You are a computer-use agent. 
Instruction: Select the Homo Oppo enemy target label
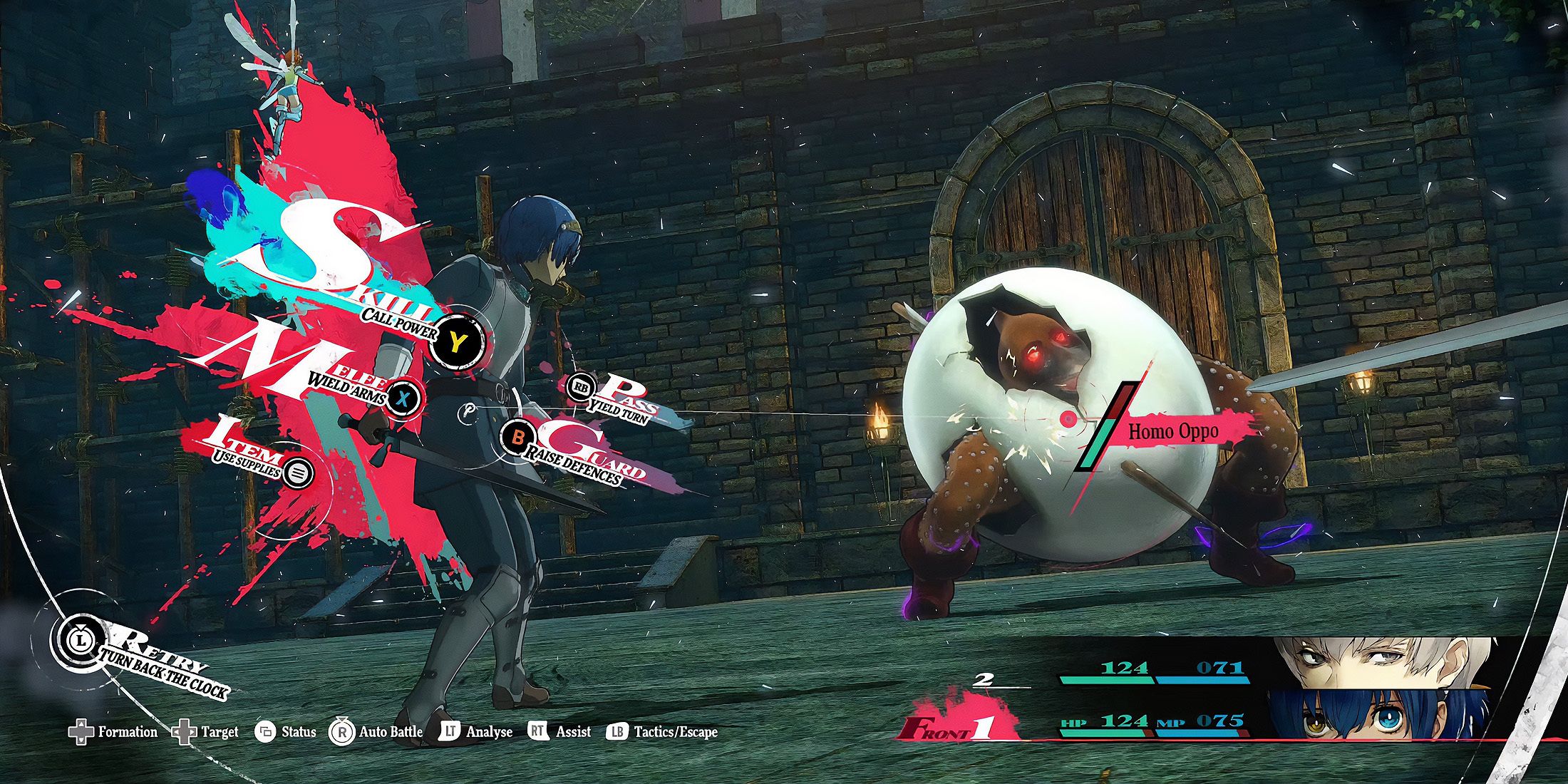[1172, 431]
